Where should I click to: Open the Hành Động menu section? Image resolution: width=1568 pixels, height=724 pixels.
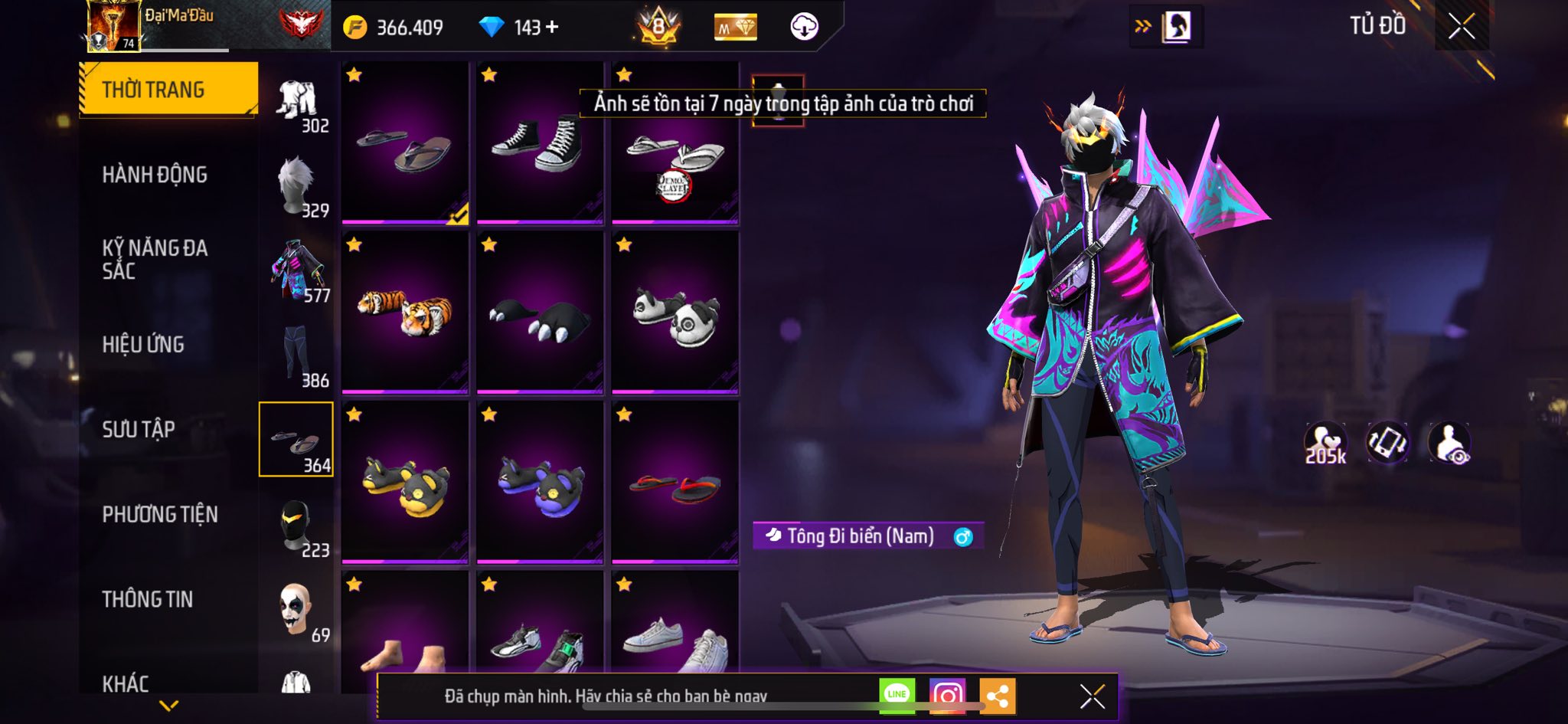point(155,175)
